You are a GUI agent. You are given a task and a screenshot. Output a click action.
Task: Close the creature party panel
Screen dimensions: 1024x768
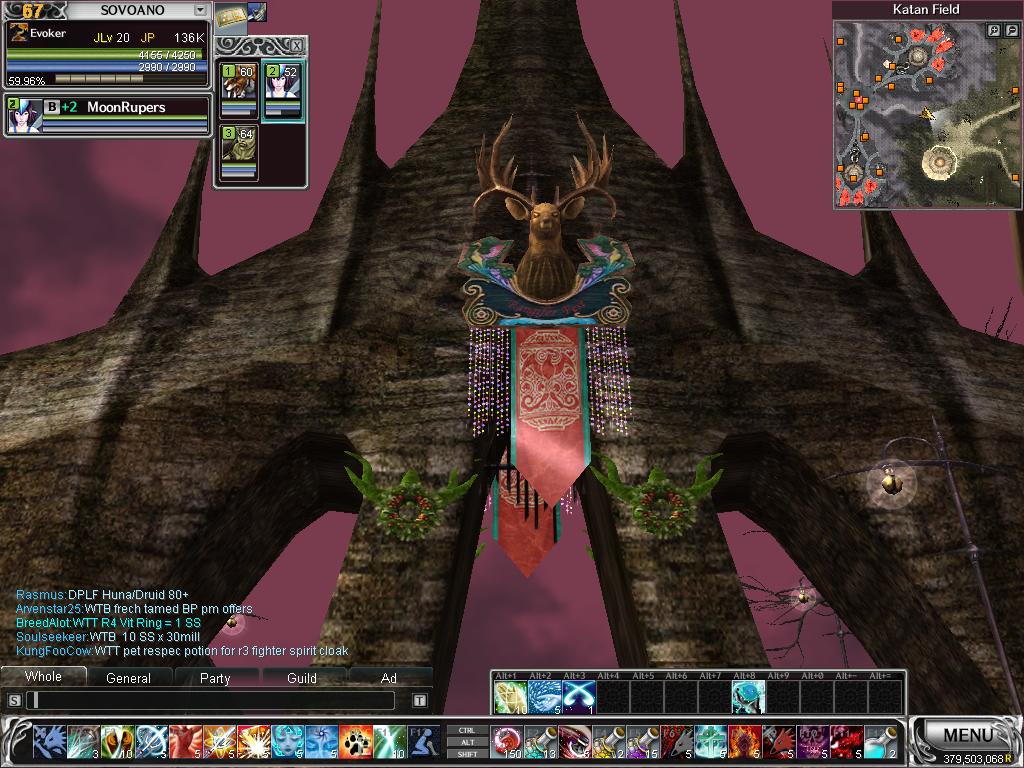click(296, 46)
